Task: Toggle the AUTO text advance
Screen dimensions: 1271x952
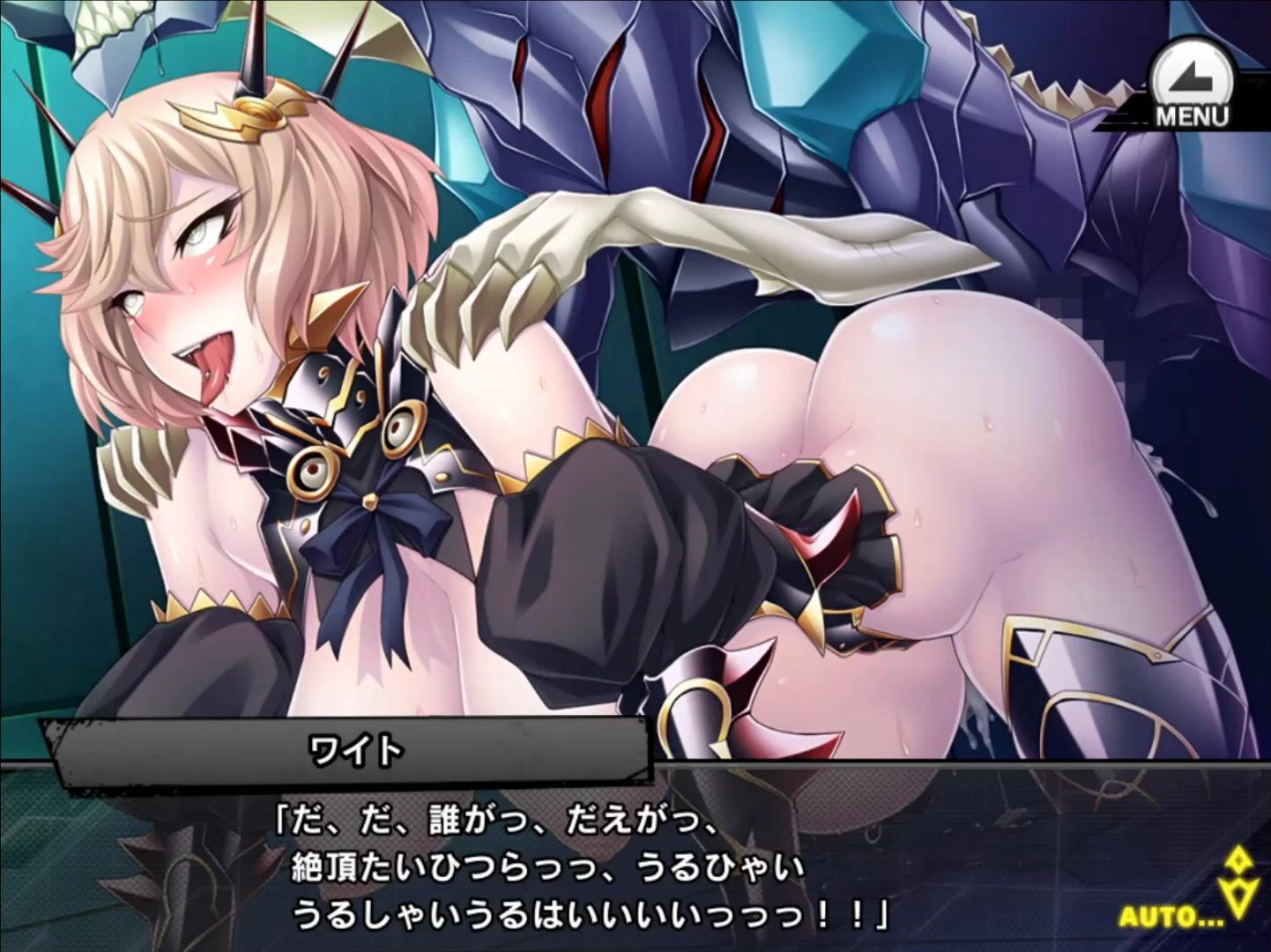Action: 1171,917
